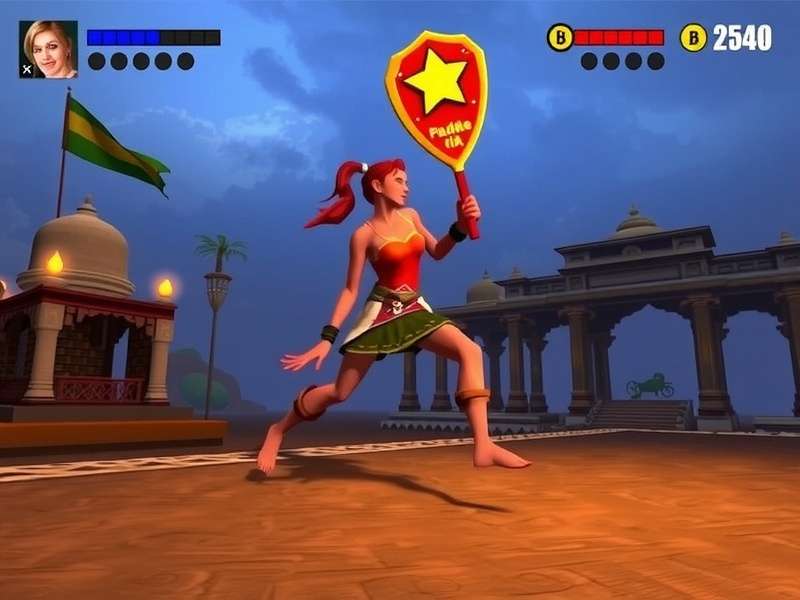The height and width of the screenshot is (600, 800).
Task: Select the blonde player portrait
Action: pyautogui.click(x=49, y=48)
